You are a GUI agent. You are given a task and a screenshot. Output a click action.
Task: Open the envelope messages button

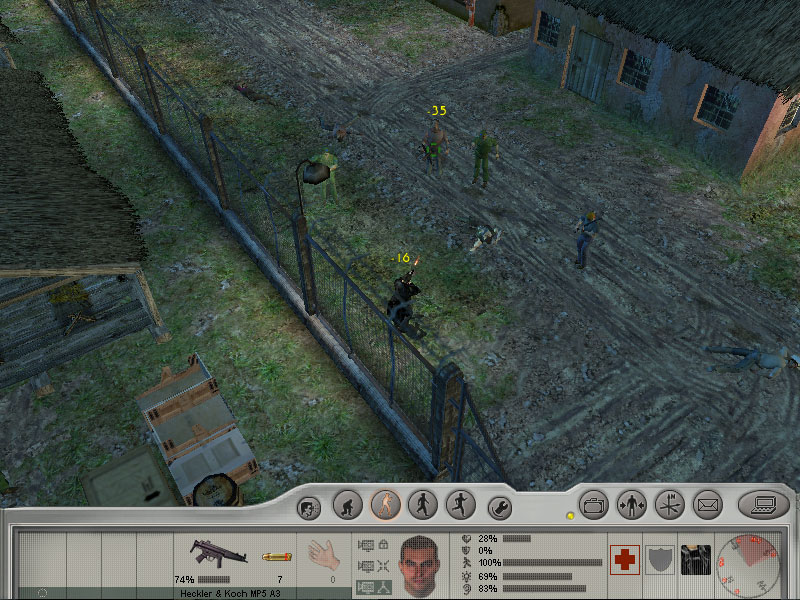coord(708,505)
